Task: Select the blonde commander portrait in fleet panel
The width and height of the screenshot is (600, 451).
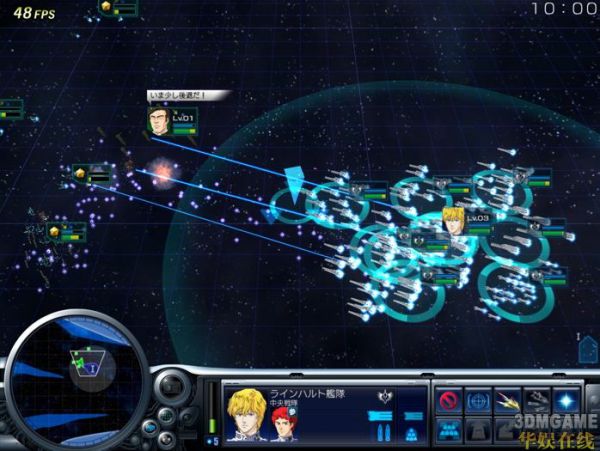Action: [x=247, y=414]
